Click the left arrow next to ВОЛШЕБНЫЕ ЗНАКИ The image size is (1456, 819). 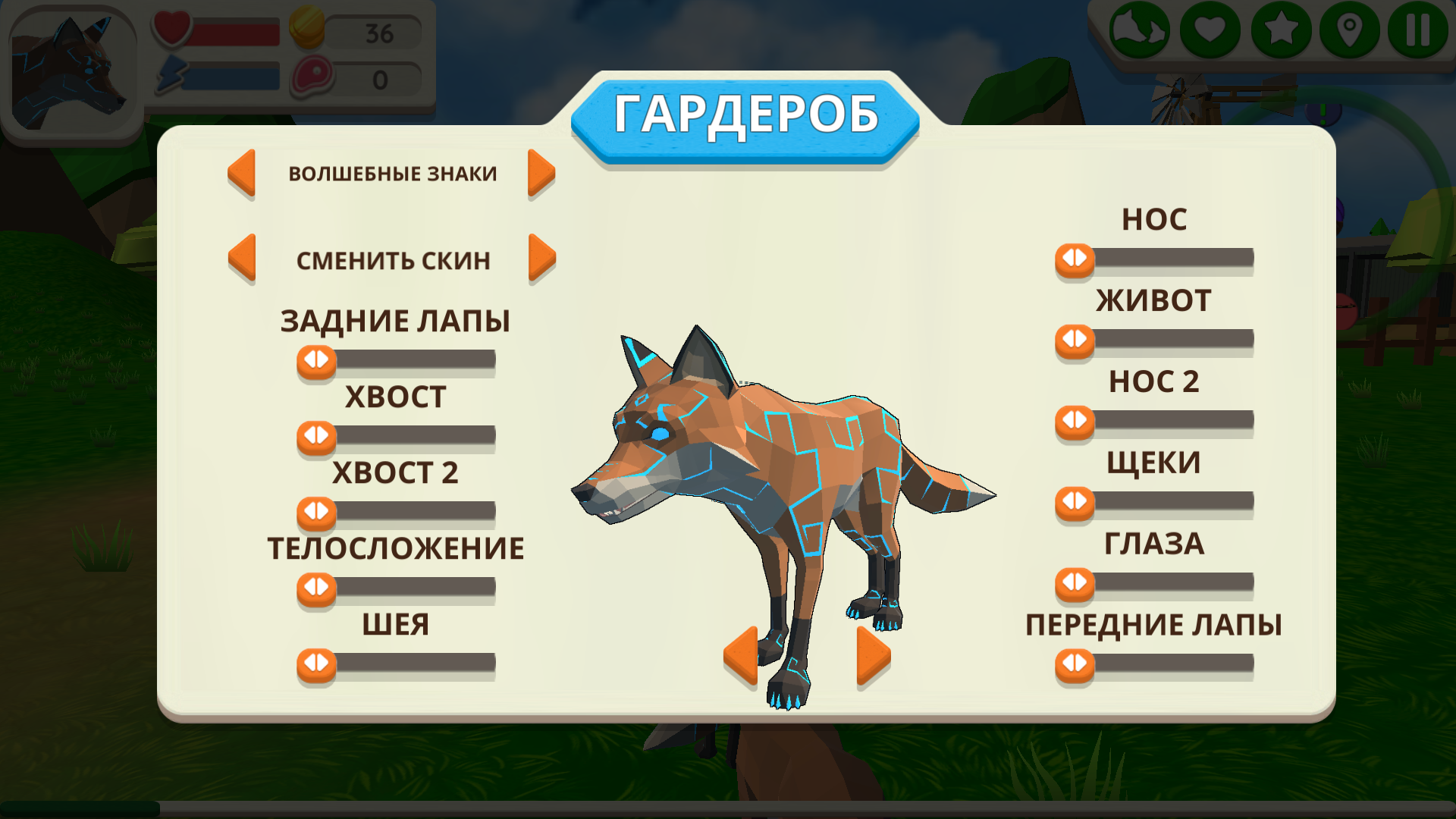(x=241, y=173)
